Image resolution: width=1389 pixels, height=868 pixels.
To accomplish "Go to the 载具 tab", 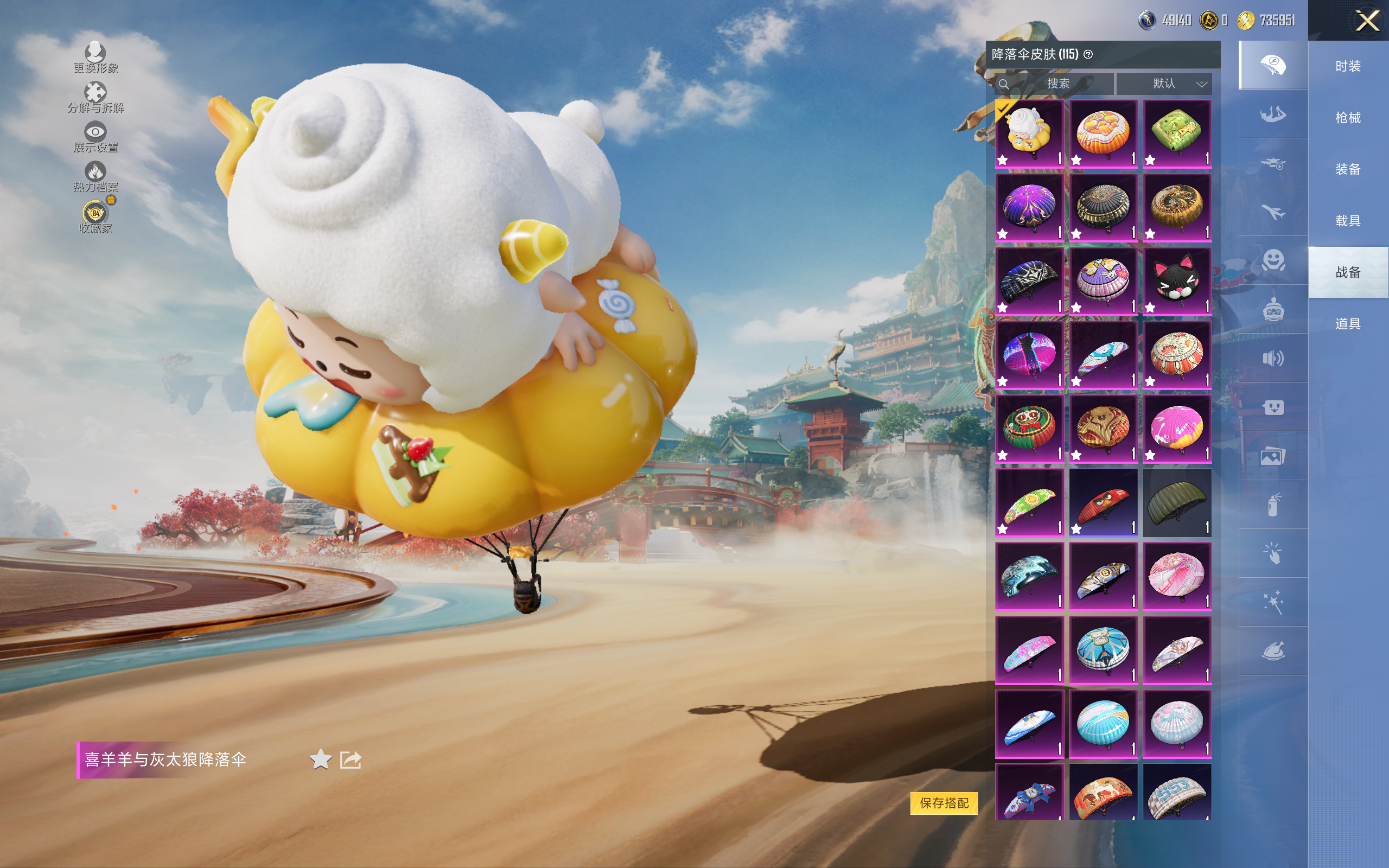I will click(1348, 221).
